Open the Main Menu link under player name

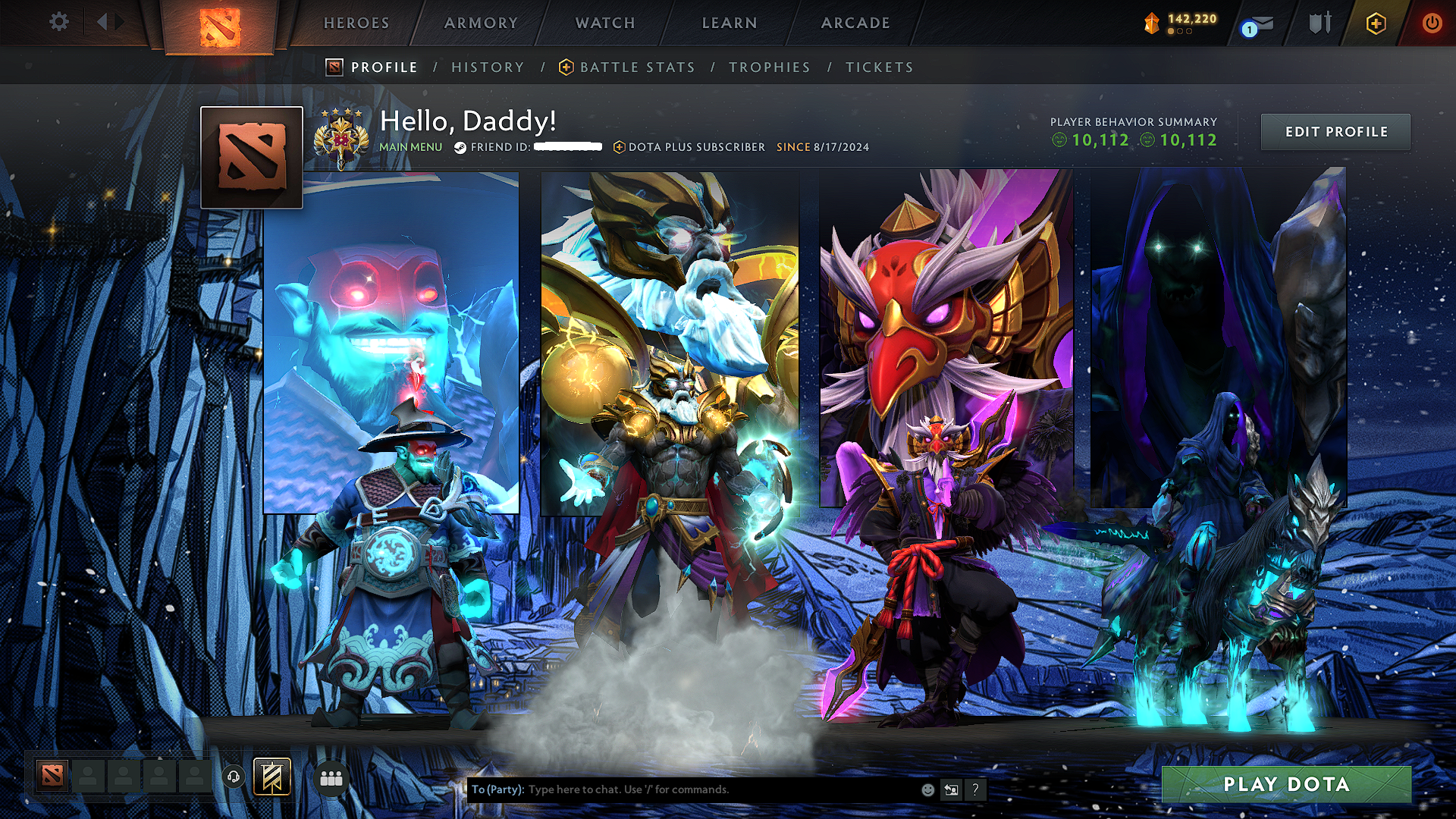[410, 147]
